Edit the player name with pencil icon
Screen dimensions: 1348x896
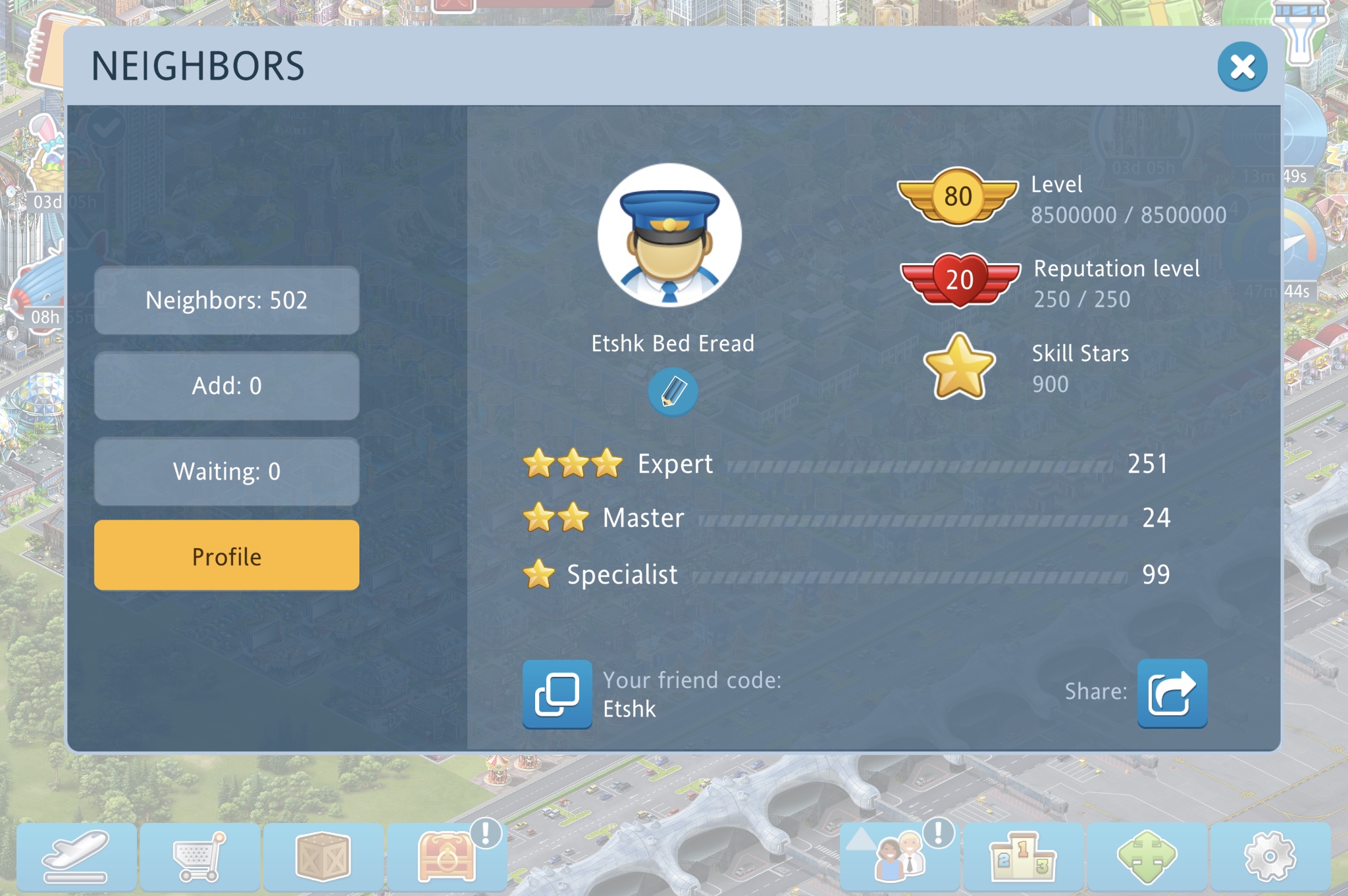(x=672, y=392)
